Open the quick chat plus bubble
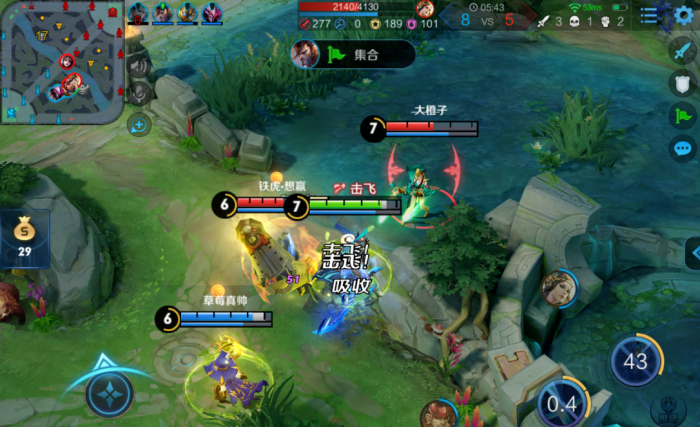 click(139, 125)
